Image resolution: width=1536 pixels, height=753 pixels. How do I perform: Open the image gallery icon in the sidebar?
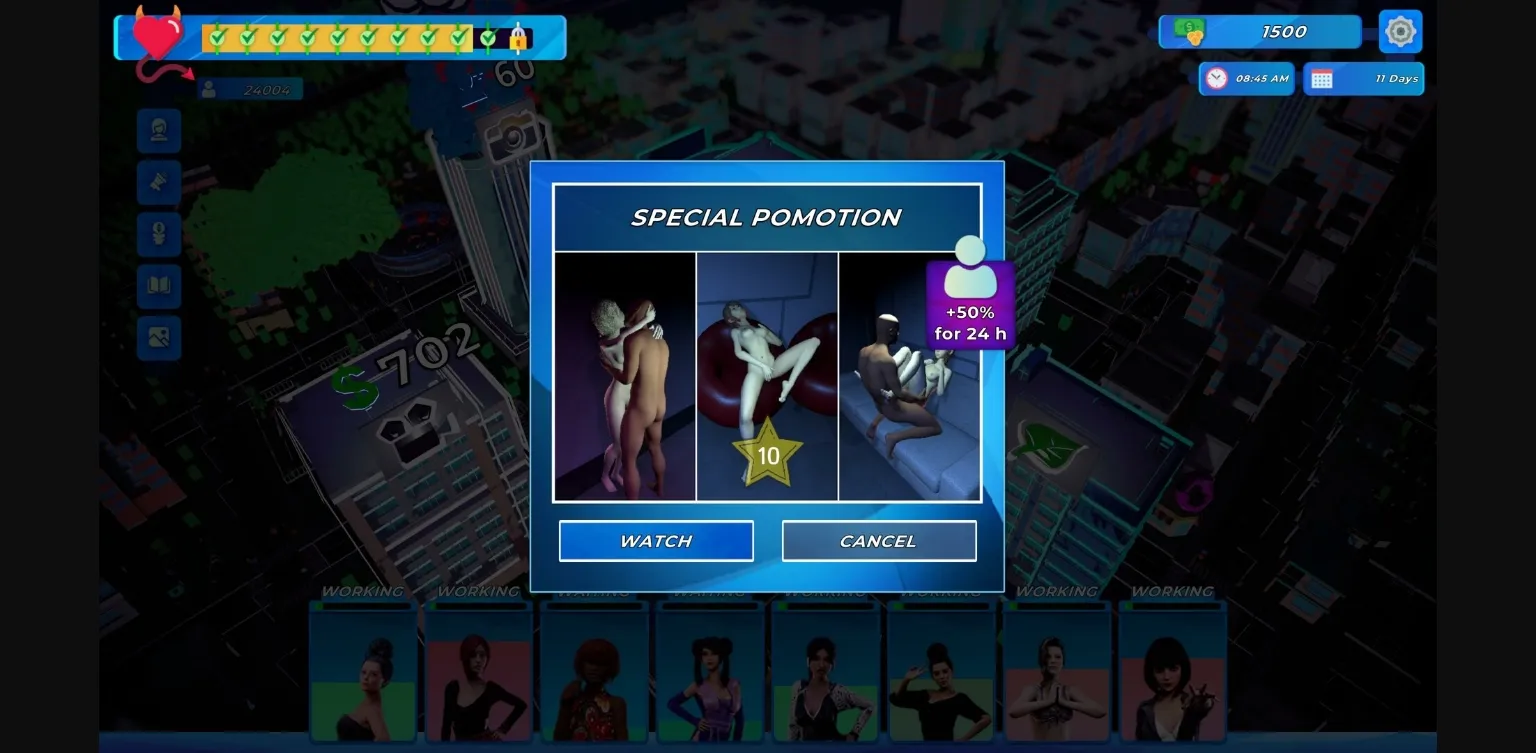pyautogui.click(x=159, y=338)
